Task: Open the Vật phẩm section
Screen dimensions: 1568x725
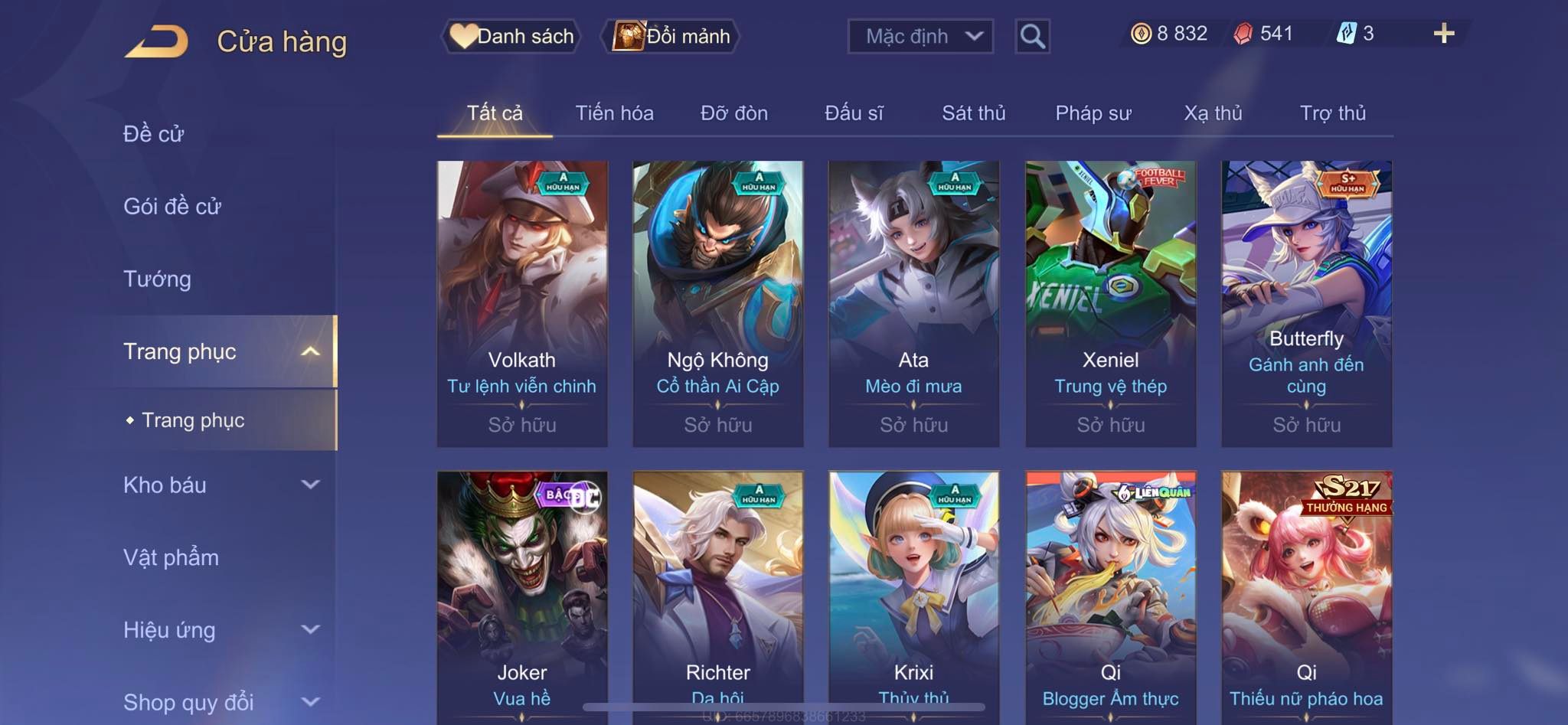Action: point(171,557)
